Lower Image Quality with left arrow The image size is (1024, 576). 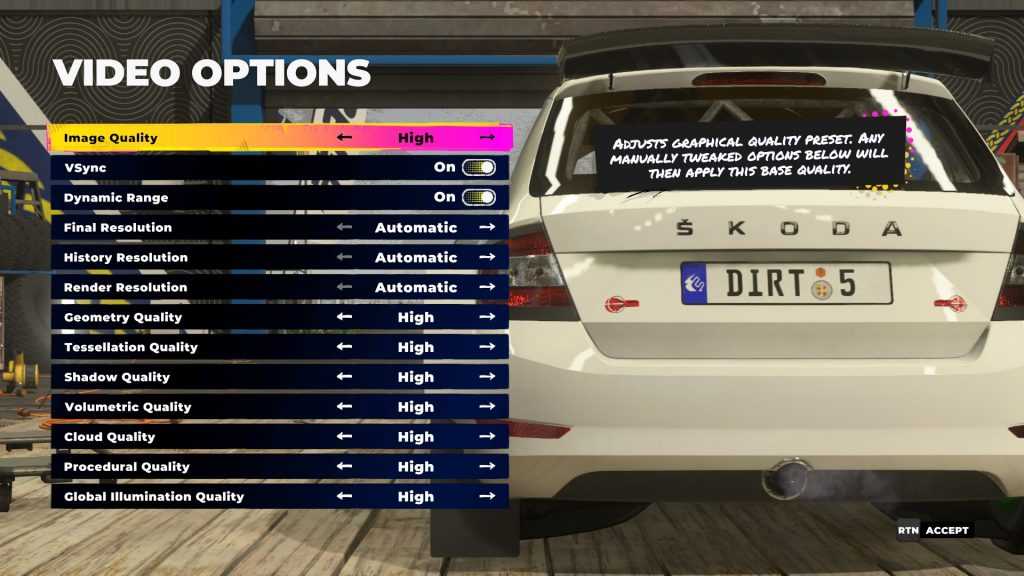pos(345,137)
